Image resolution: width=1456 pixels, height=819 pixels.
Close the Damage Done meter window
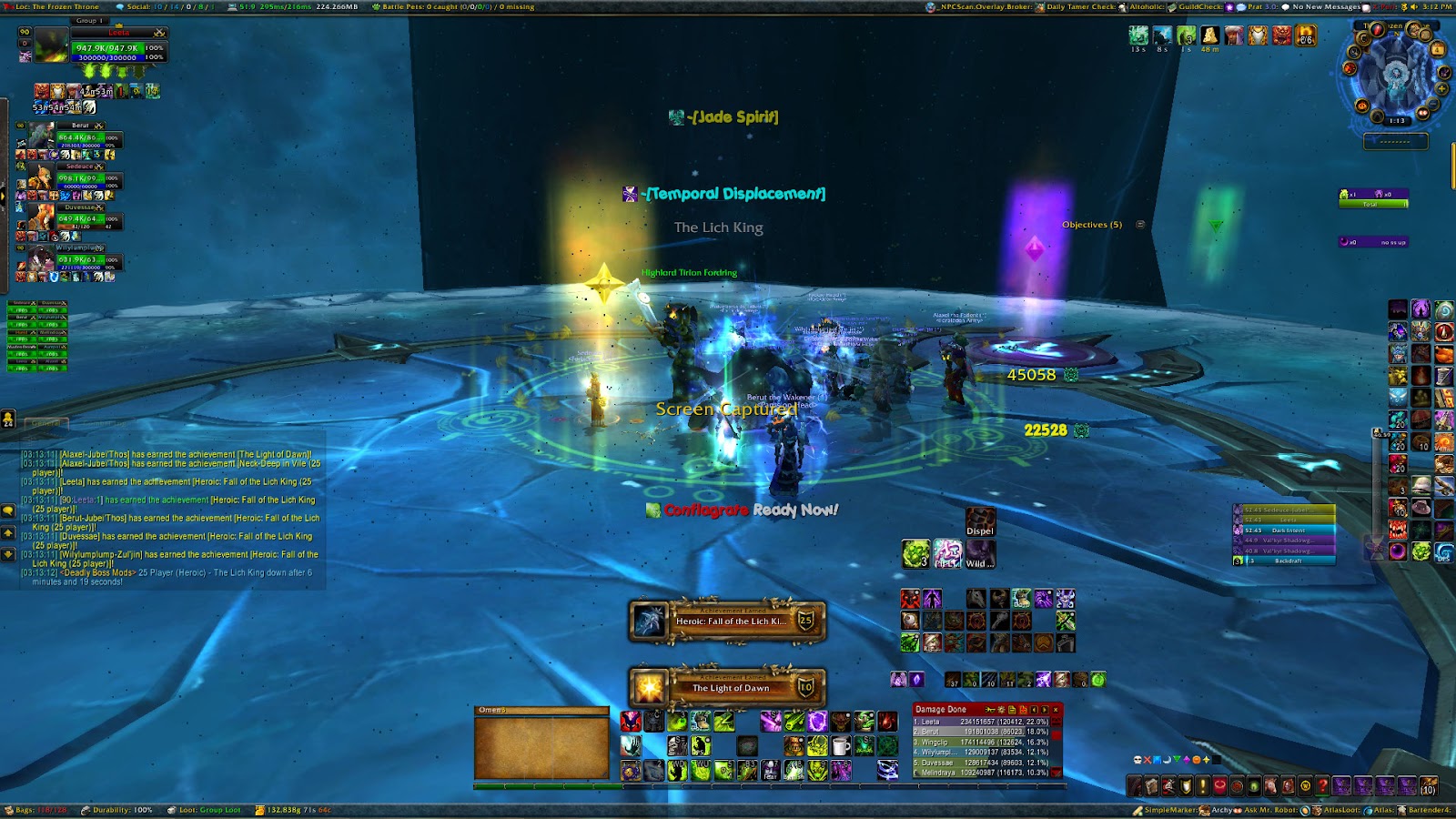tap(1056, 710)
